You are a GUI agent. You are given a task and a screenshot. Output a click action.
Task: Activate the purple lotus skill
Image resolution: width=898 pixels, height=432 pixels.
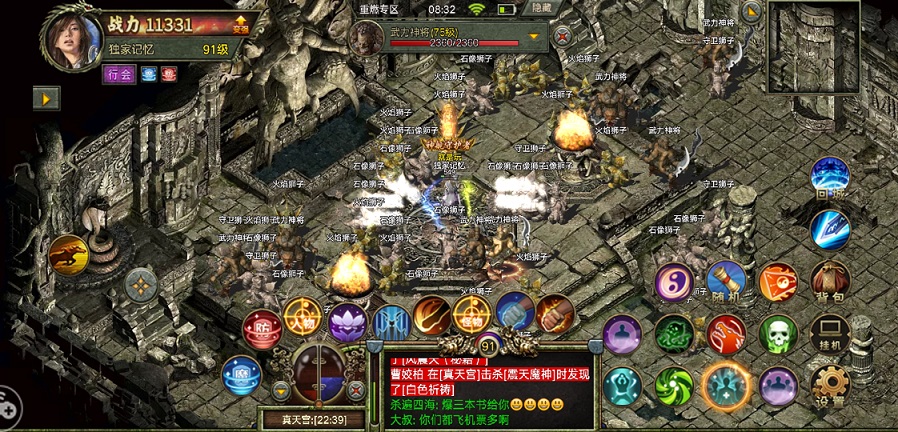tap(347, 322)
